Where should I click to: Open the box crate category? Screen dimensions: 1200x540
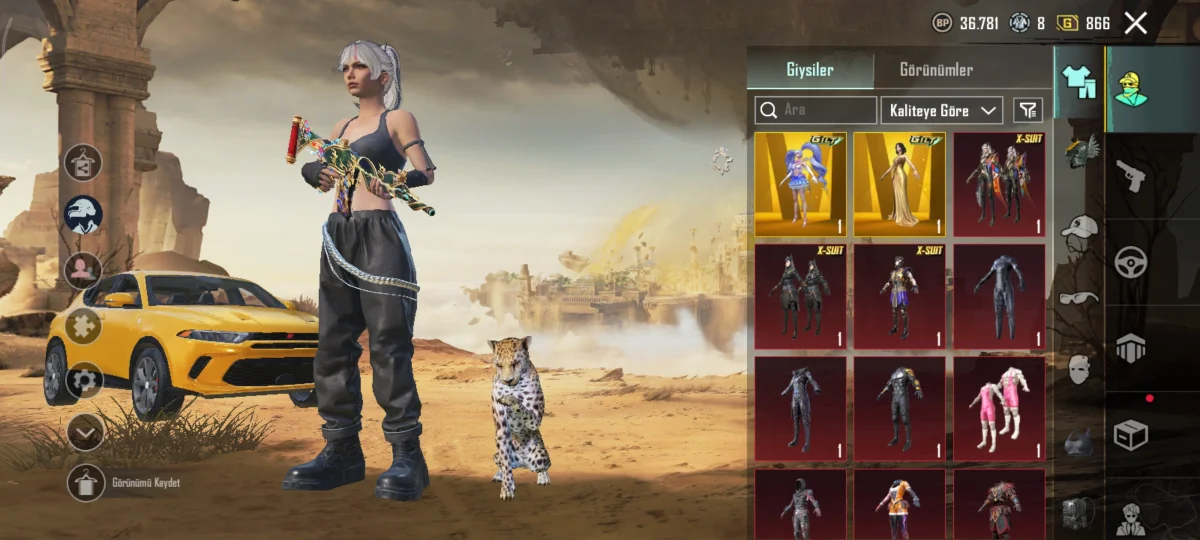1130,434
